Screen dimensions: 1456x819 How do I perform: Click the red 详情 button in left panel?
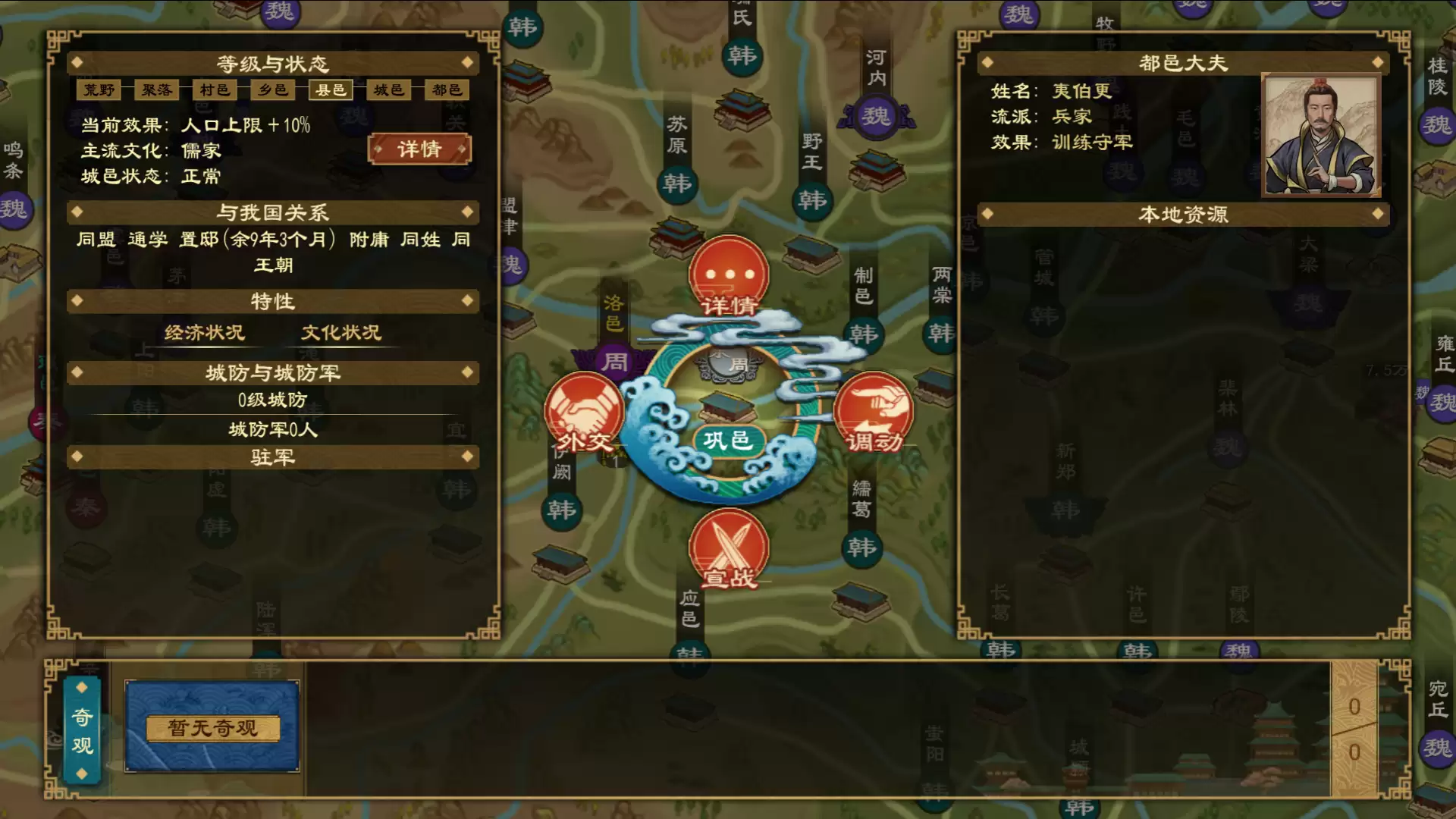[x=419, y=149]
